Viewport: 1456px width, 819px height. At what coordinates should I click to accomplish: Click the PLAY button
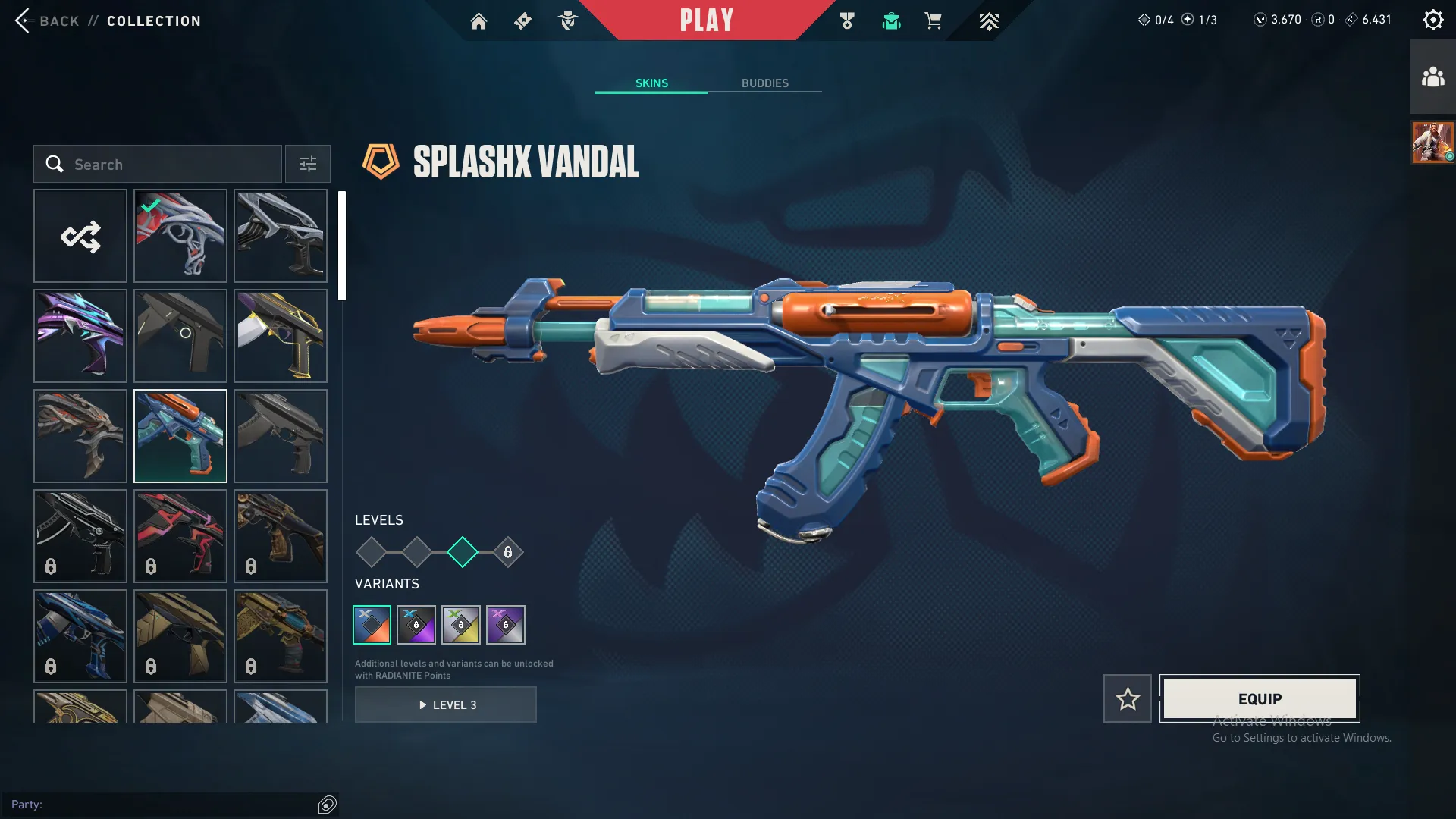pyautogui.click(x=707, y=20)
